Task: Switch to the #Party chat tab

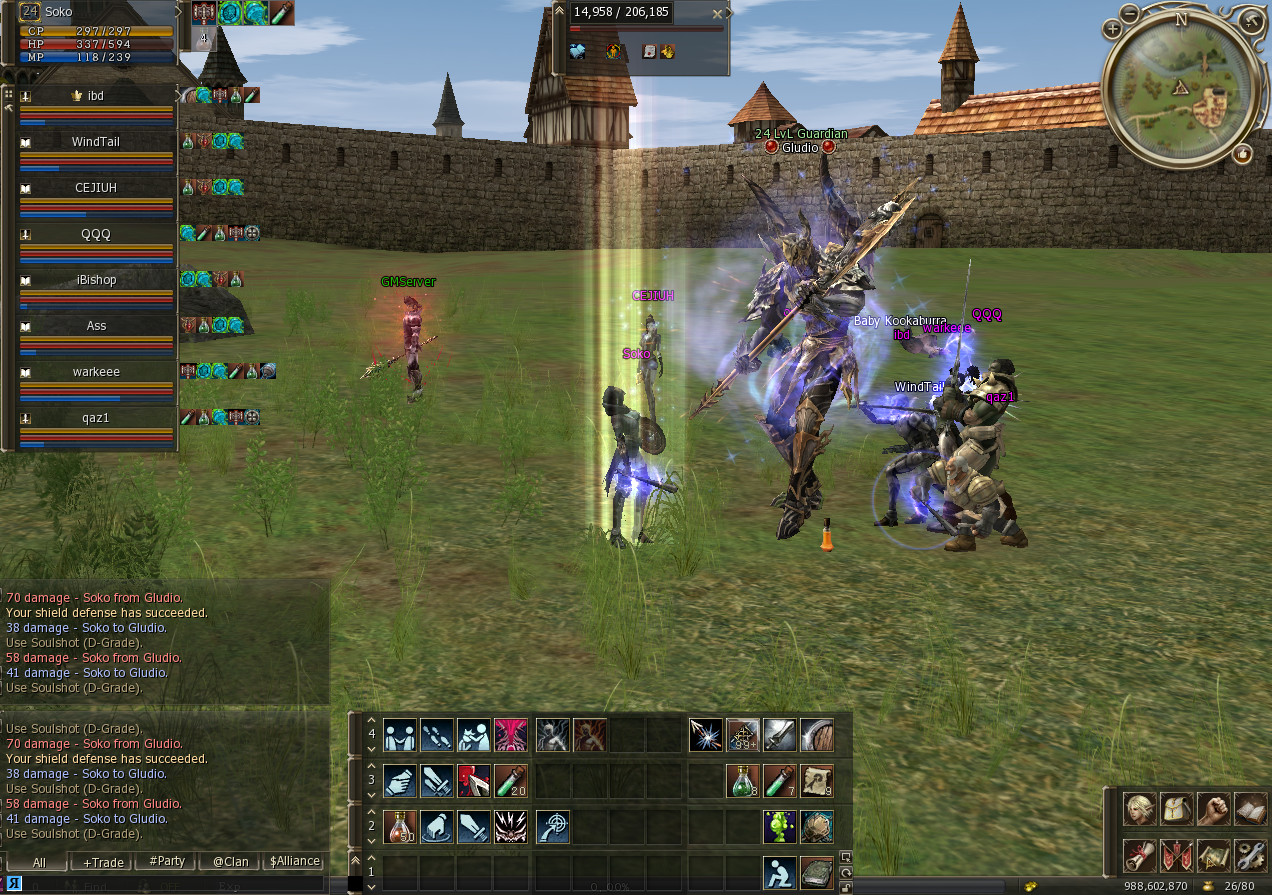Action: [x=167, y=861]
